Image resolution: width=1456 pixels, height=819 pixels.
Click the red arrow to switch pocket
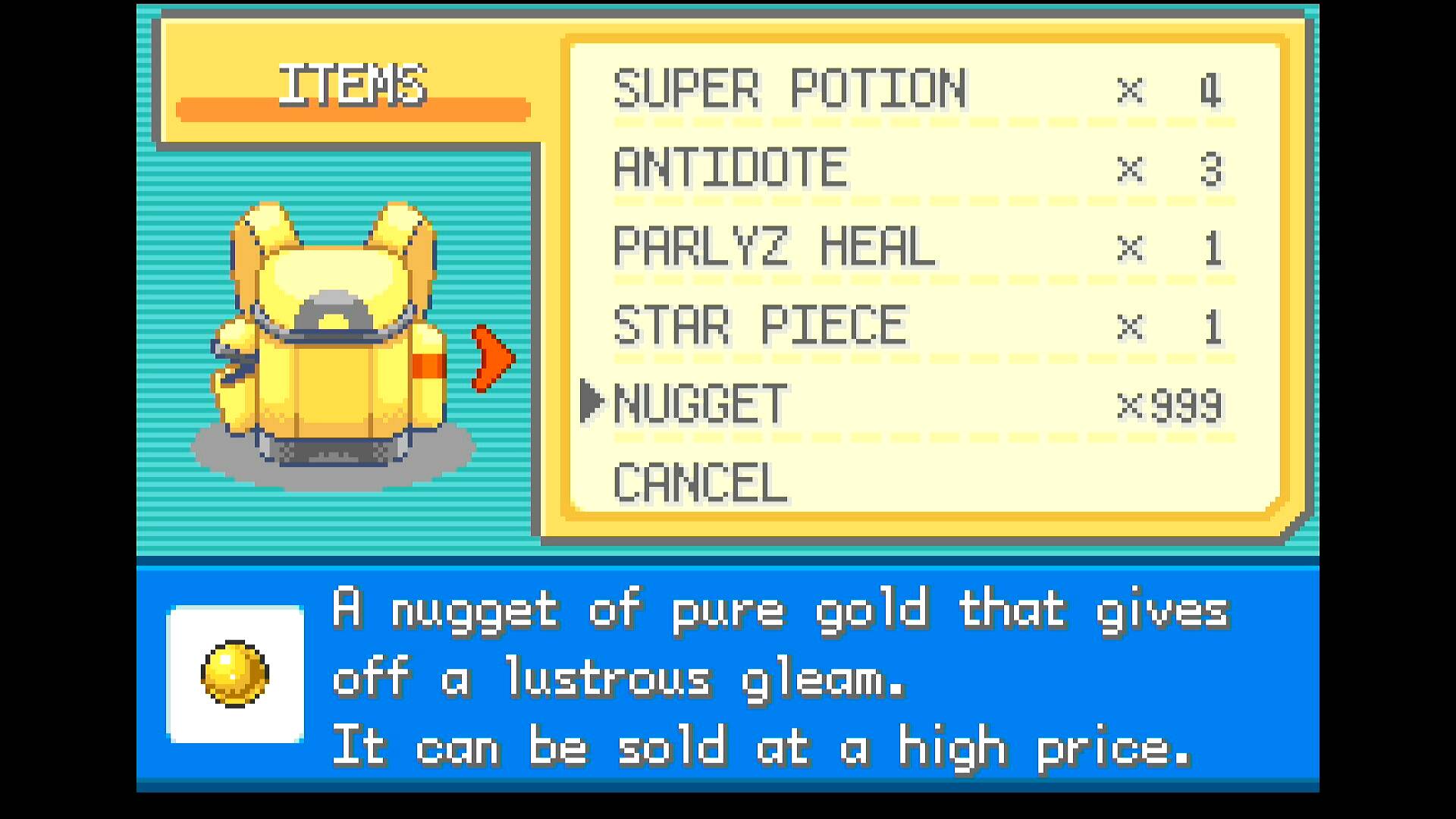(x=493, y=359)
